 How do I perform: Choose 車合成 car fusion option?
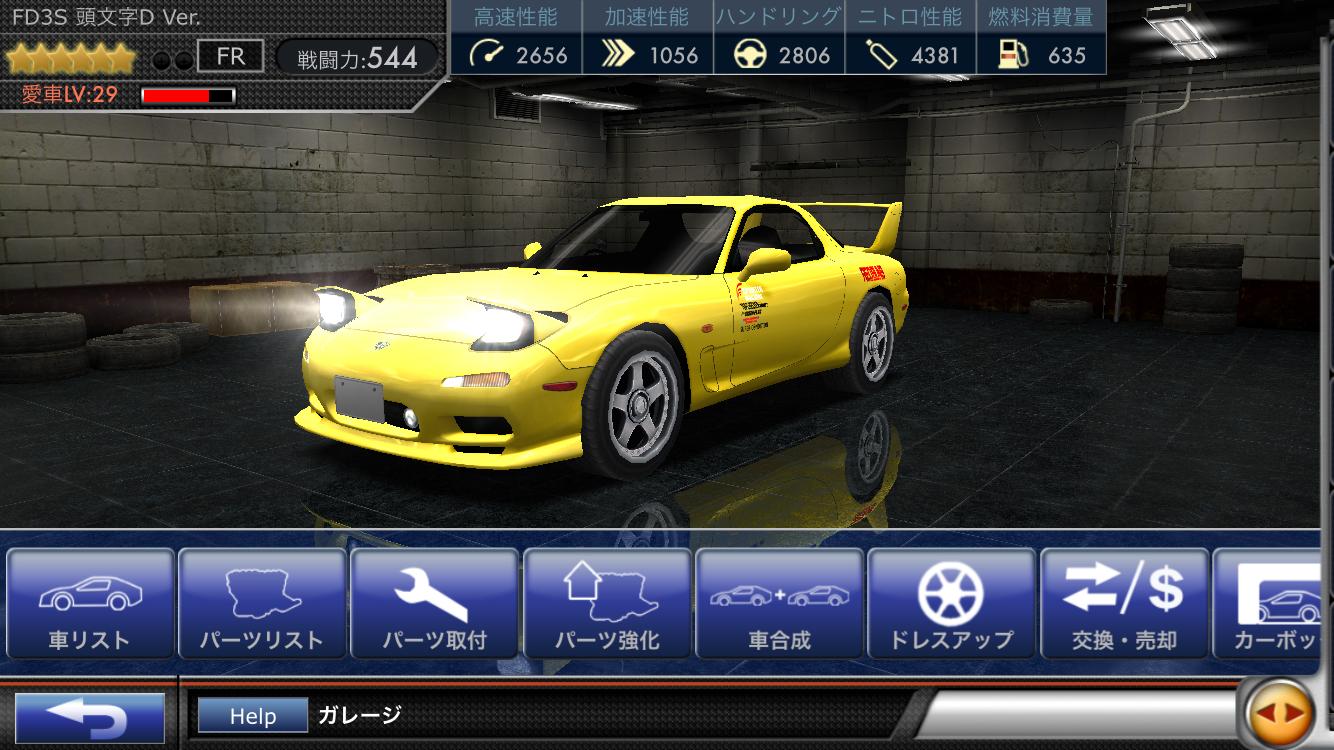tap(779, 603)
